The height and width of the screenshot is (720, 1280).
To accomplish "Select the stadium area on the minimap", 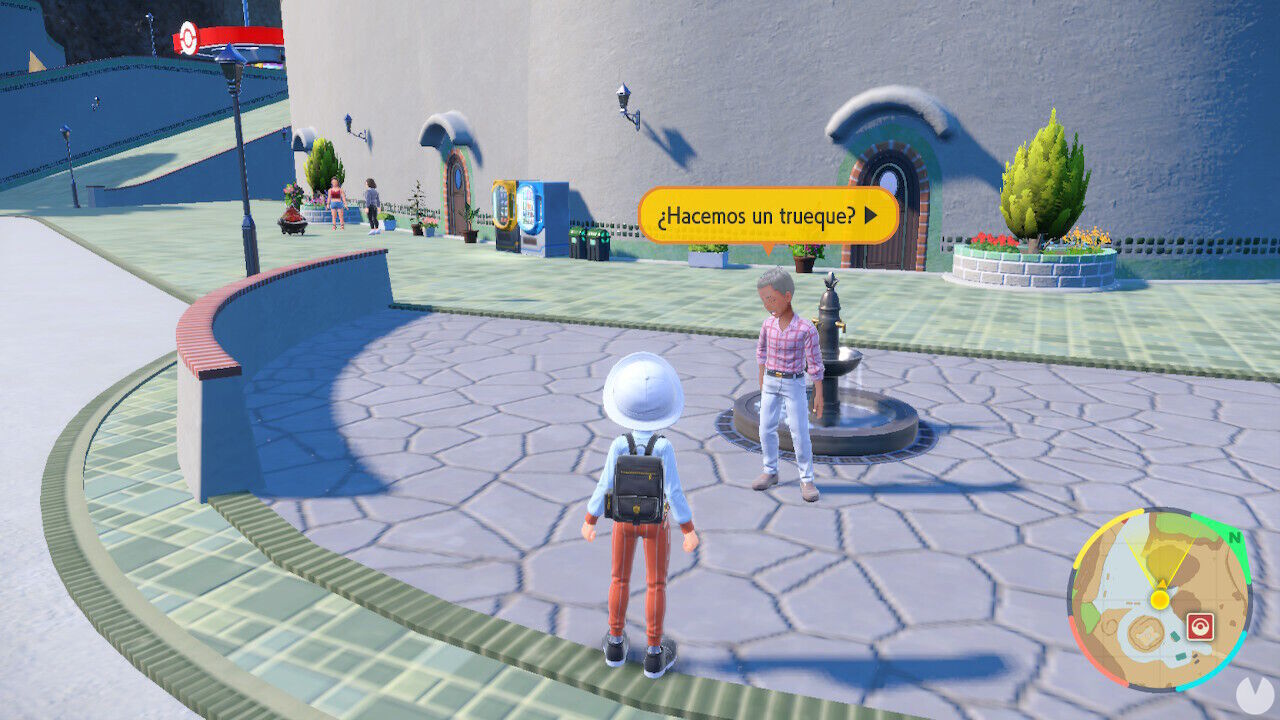I will 1144,634.
